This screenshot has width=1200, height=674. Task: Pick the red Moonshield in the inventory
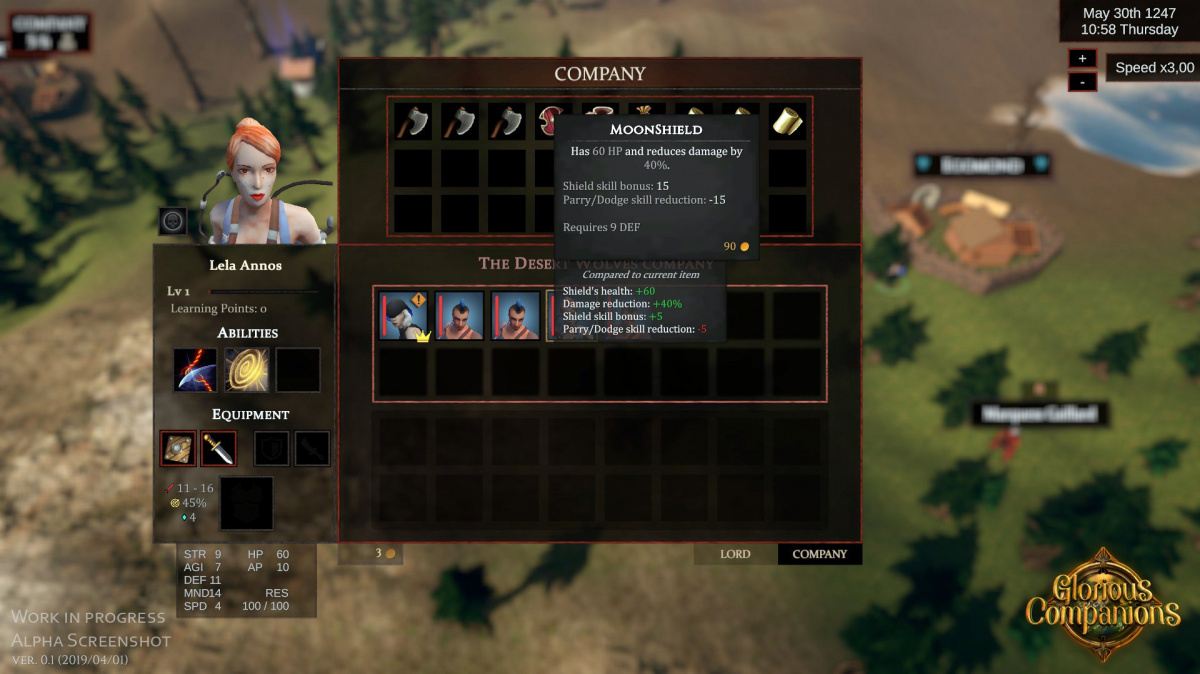tap(549, 121)
